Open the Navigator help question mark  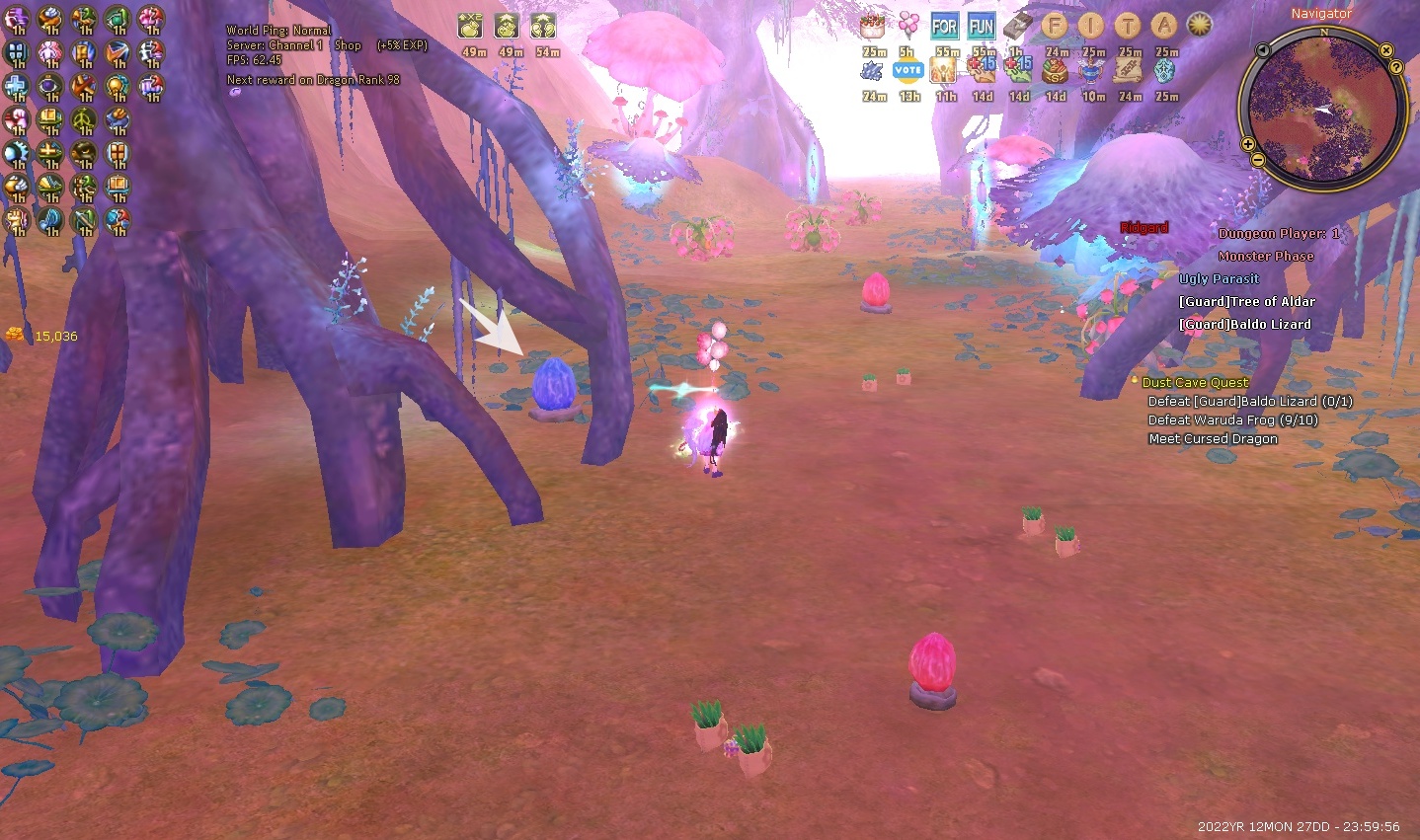tap(1396, 67)
